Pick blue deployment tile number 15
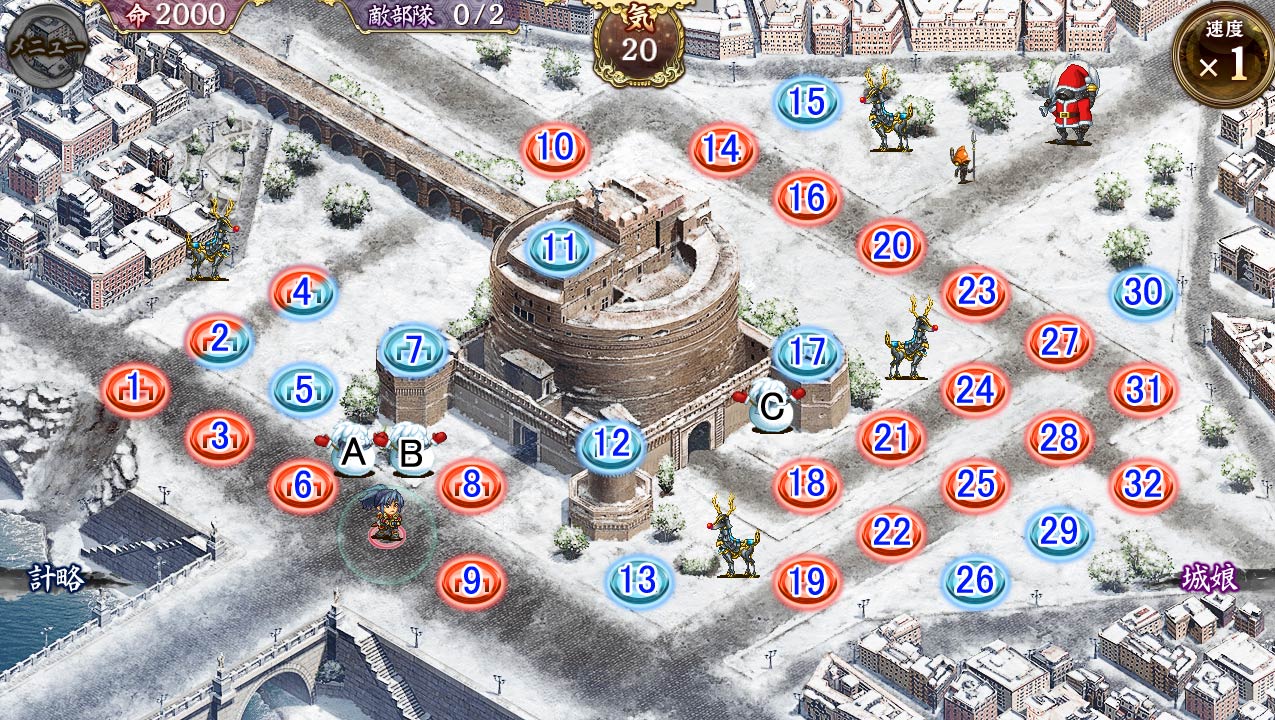Image resolution: width=1275 pixels, height=720 pixels. tap(807, 103)
